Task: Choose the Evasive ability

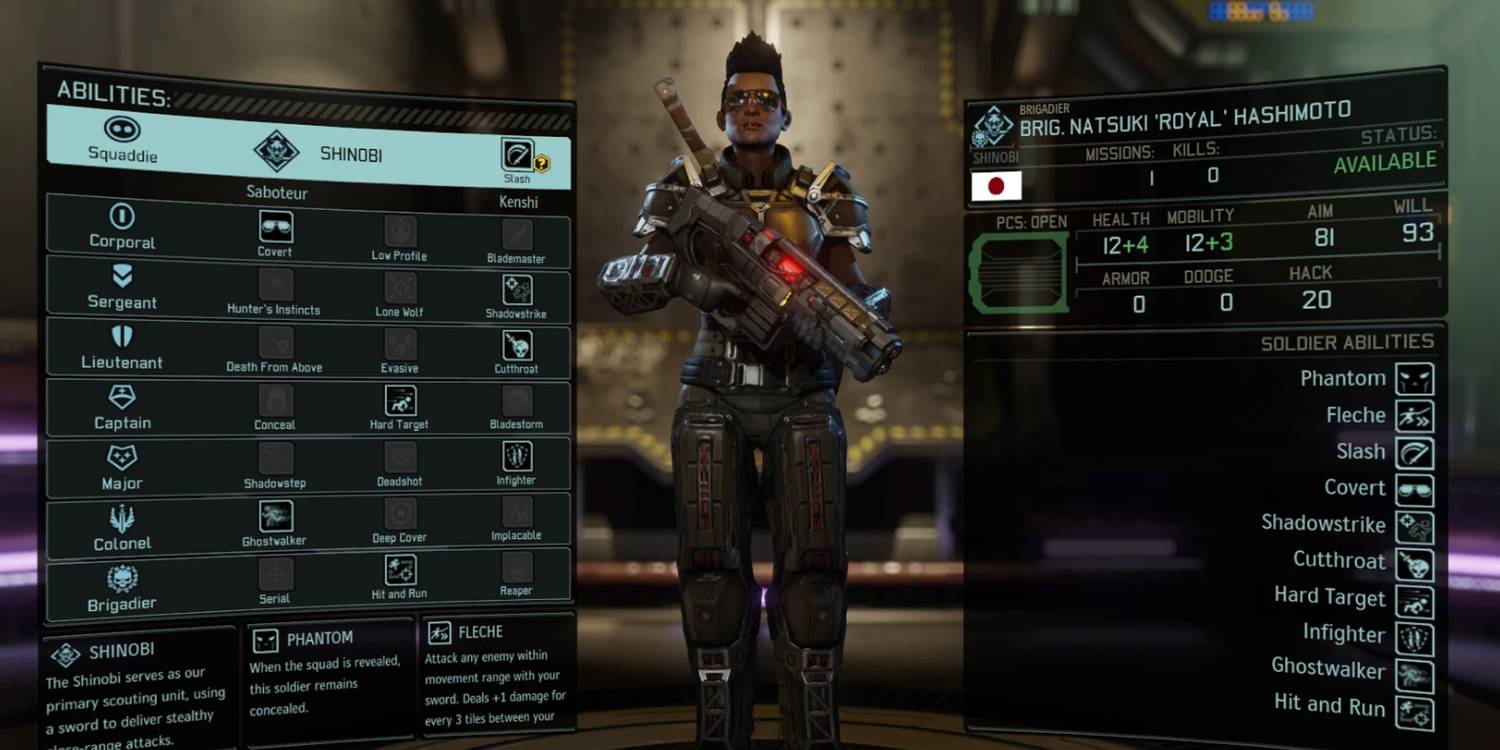Action: (399, 345)
